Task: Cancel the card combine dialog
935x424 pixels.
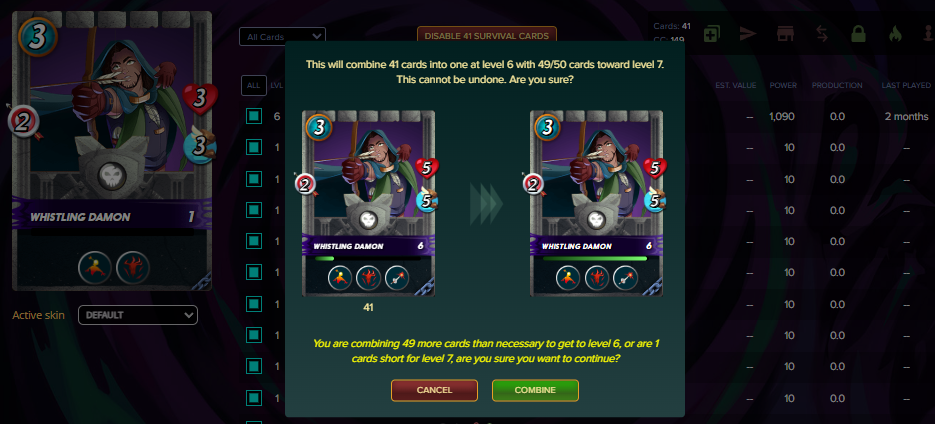Action: (x=435, y=389)
